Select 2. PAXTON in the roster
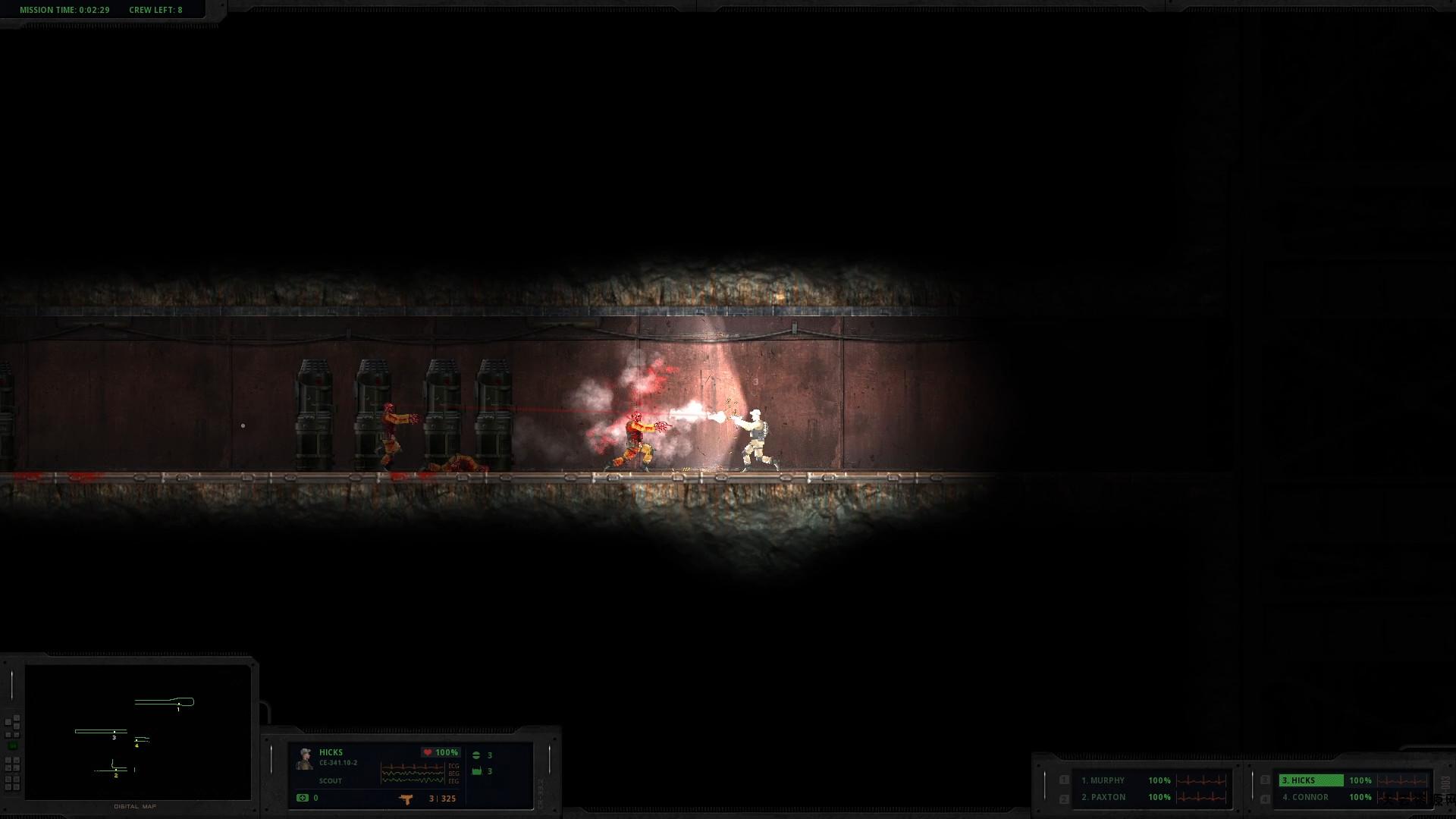The image size is (1456, 819). click(x=1103, y=797)
